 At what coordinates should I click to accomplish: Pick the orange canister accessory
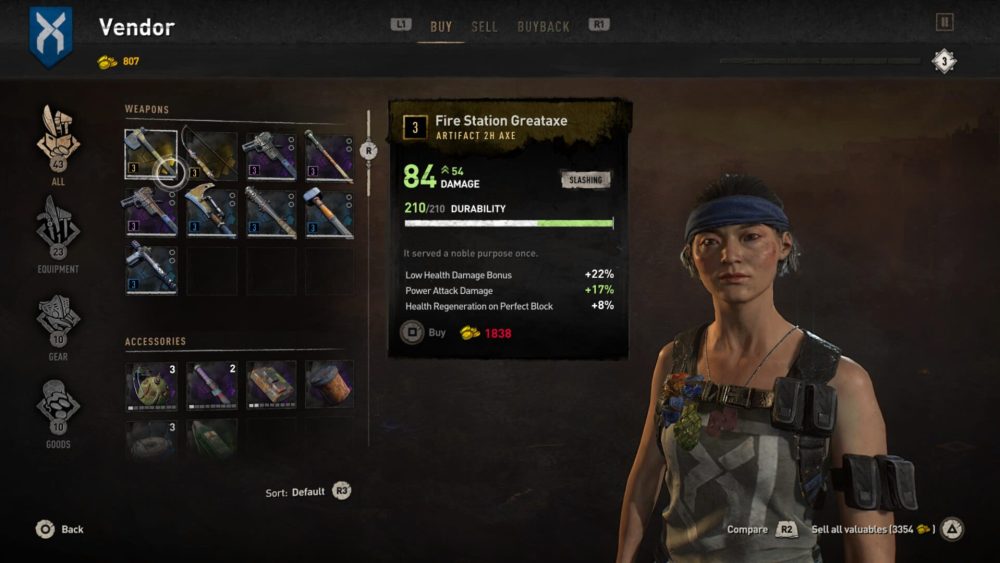(329, 385)
